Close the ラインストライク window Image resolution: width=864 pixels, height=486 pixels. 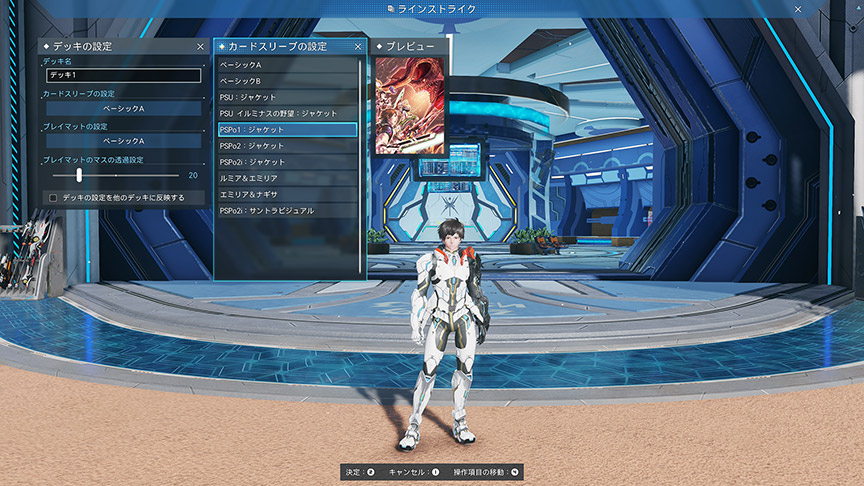point(798,9)
